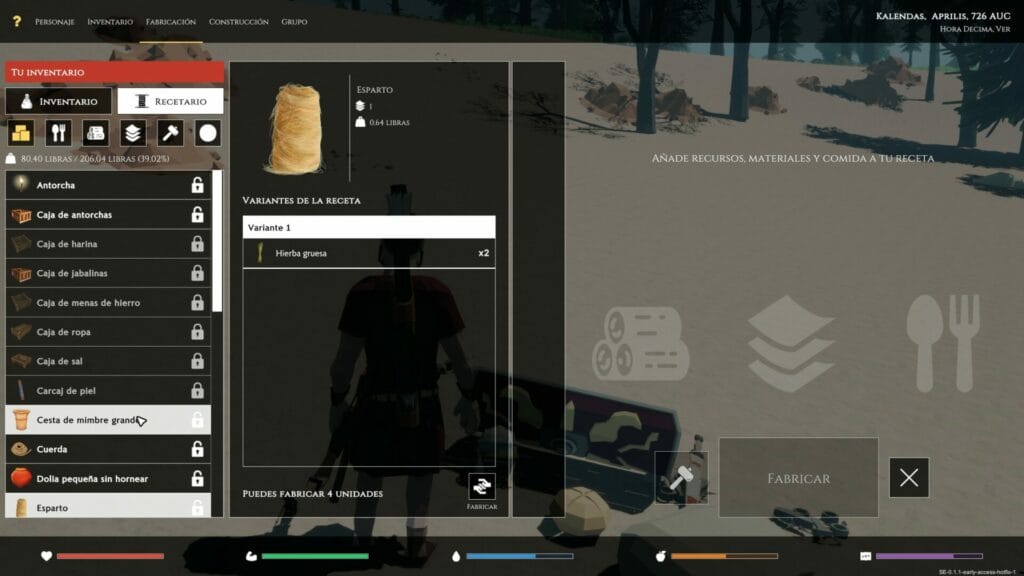Open the Grupo menu

pyautogui.click(x=294, y=22)
